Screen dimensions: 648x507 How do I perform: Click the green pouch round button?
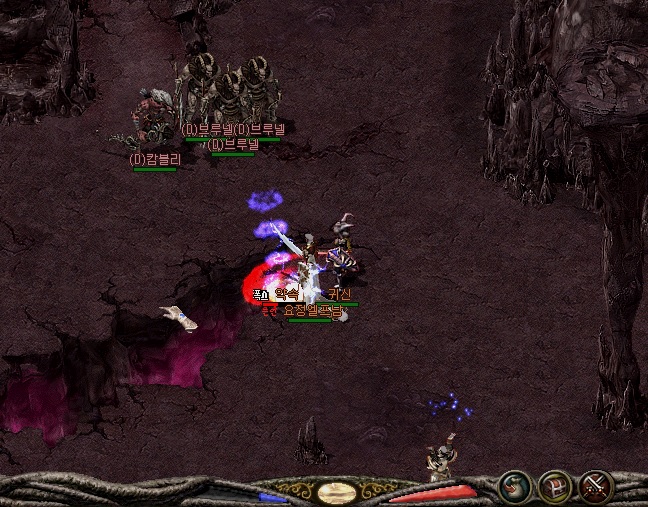point(515,487)
